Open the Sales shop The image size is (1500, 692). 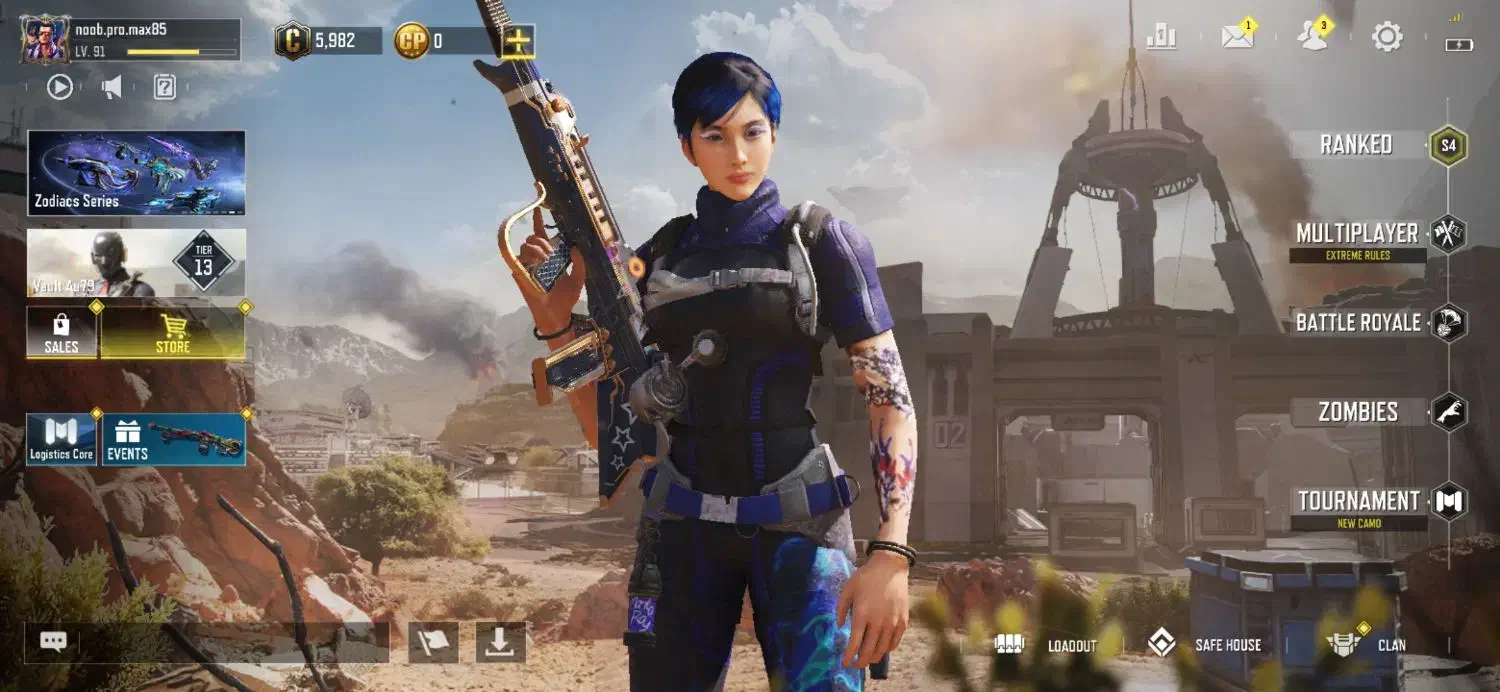[61, 332]
